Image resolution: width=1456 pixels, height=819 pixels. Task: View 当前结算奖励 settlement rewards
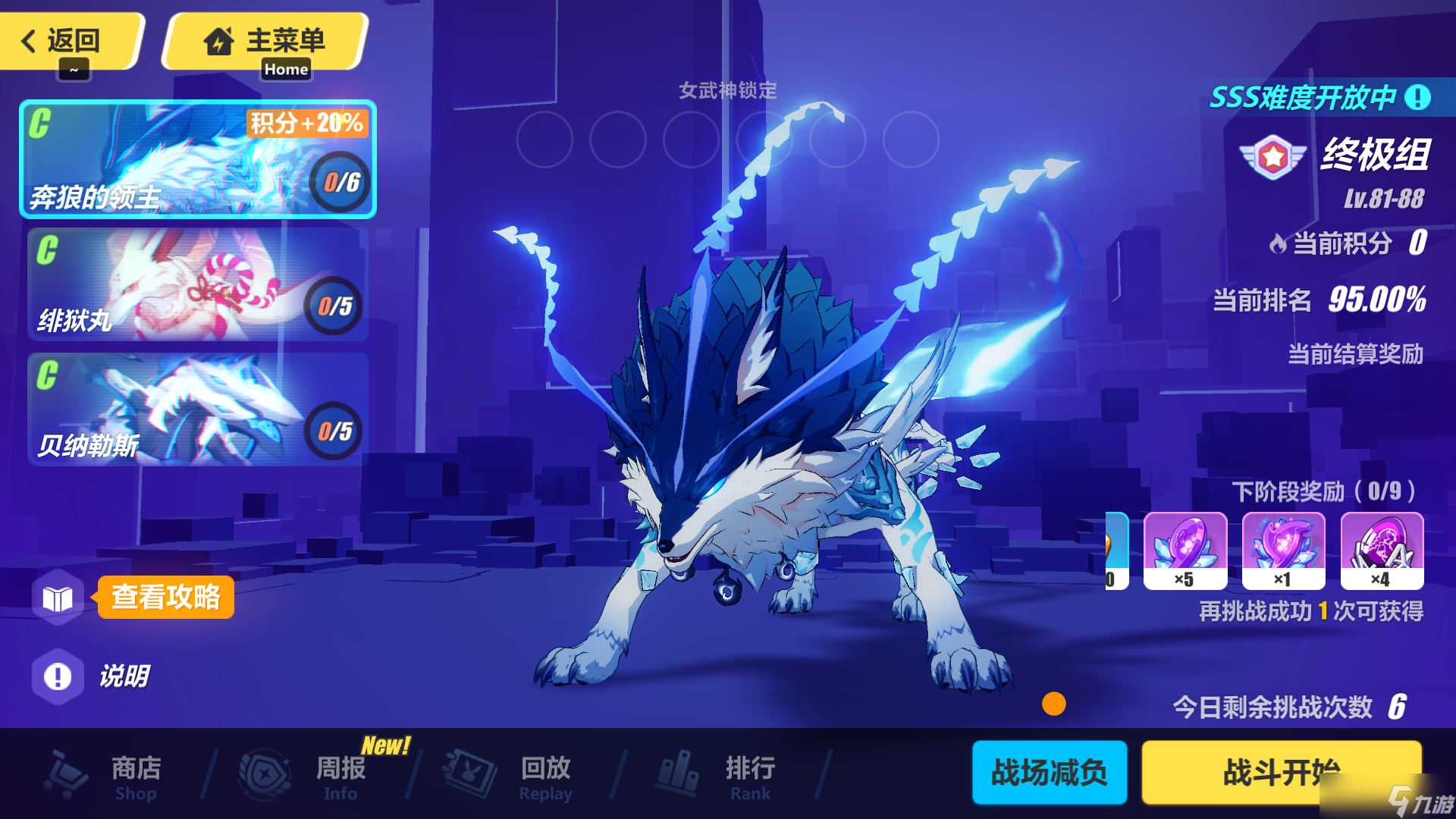[x=1355, y=354]
